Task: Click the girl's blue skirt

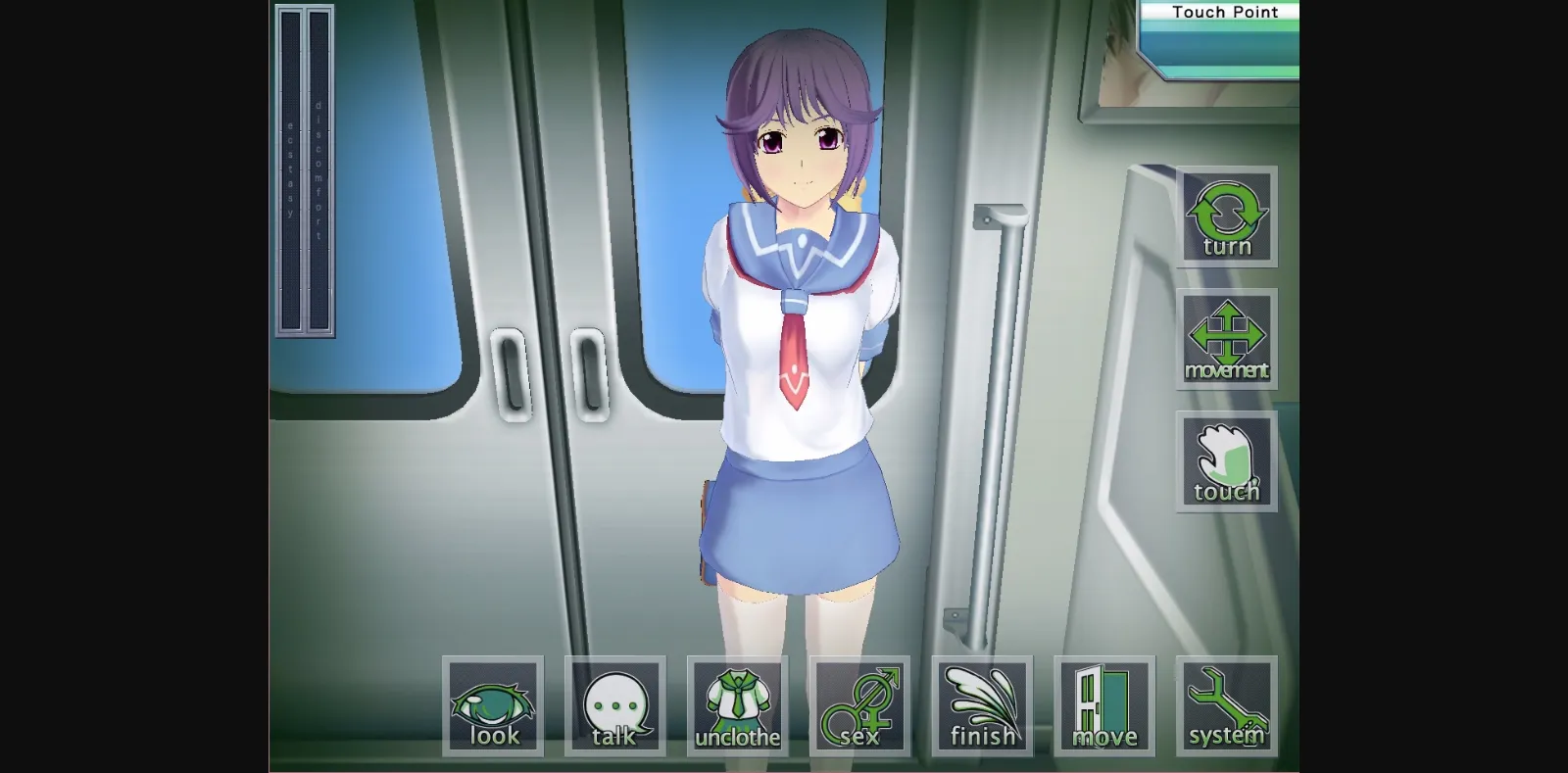Action: tap(796, 519)
